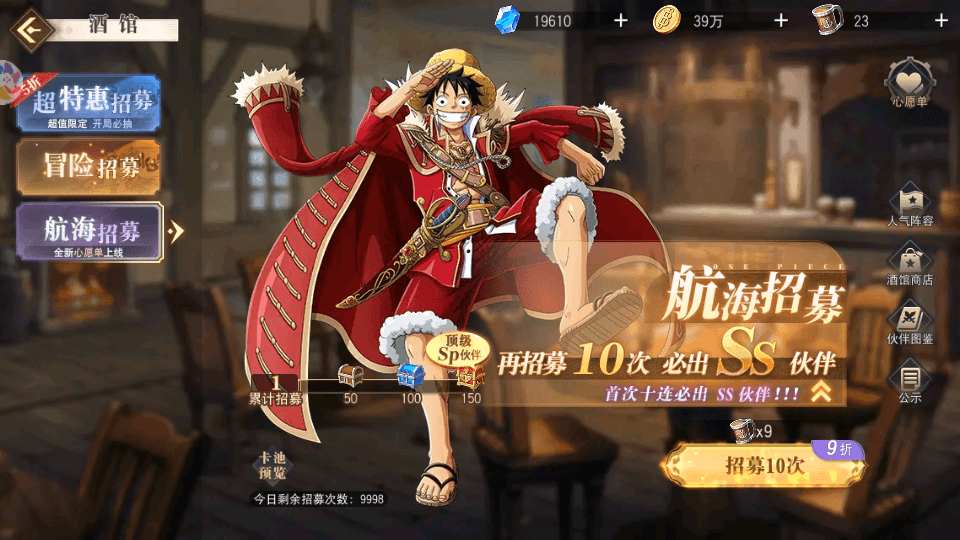
Task: Open the 酒馆商店 tavern shop
Action: (x=910, y=263)
